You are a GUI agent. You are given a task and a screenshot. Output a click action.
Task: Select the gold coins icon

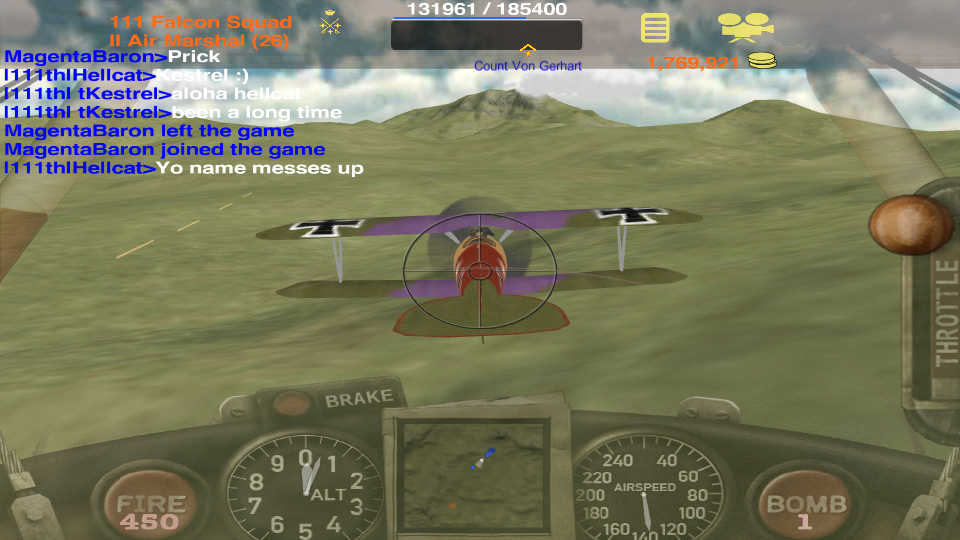[x=762, y=62]
